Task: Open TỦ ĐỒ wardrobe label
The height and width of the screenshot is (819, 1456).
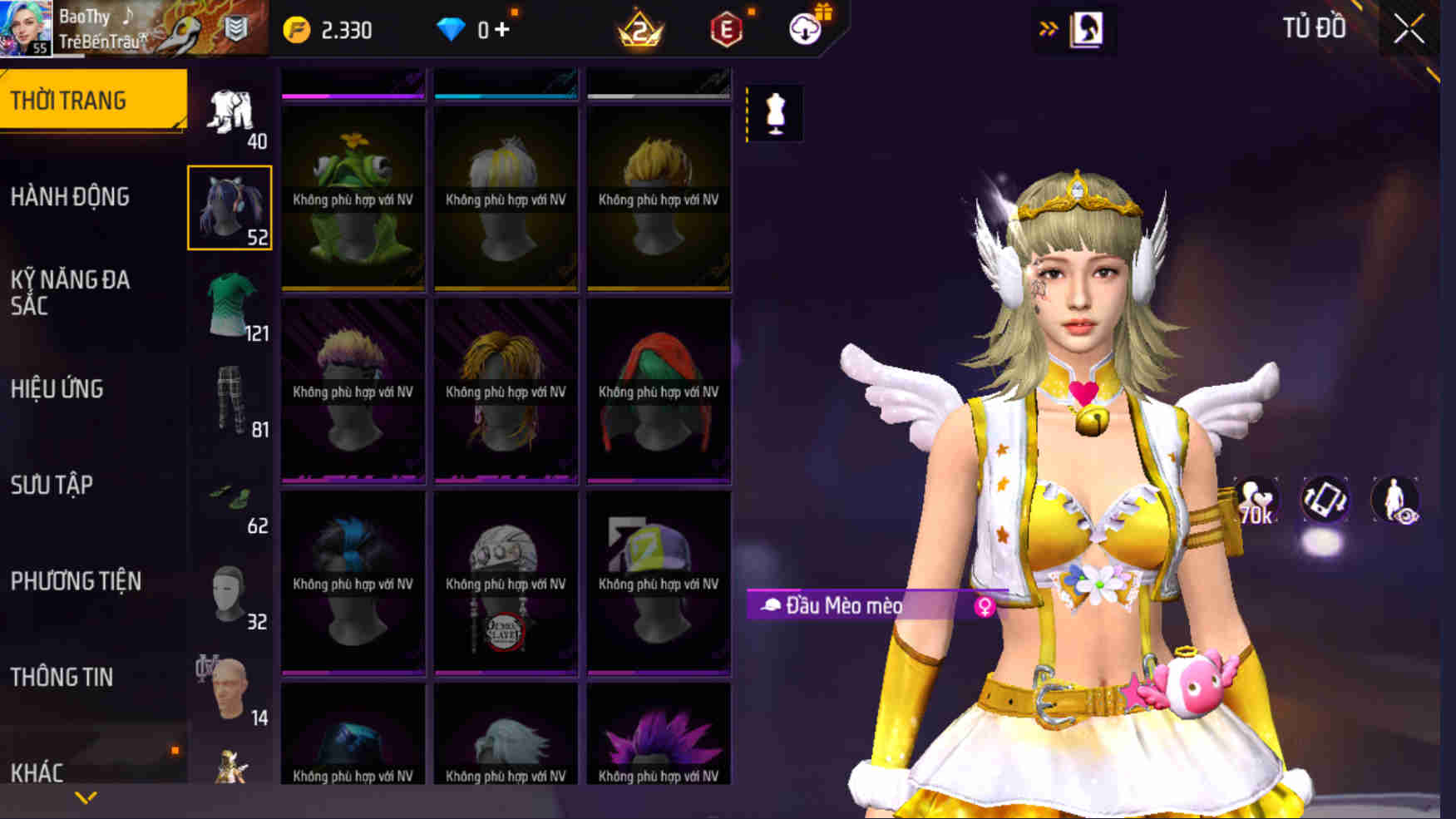Action: click(1315, 27)
